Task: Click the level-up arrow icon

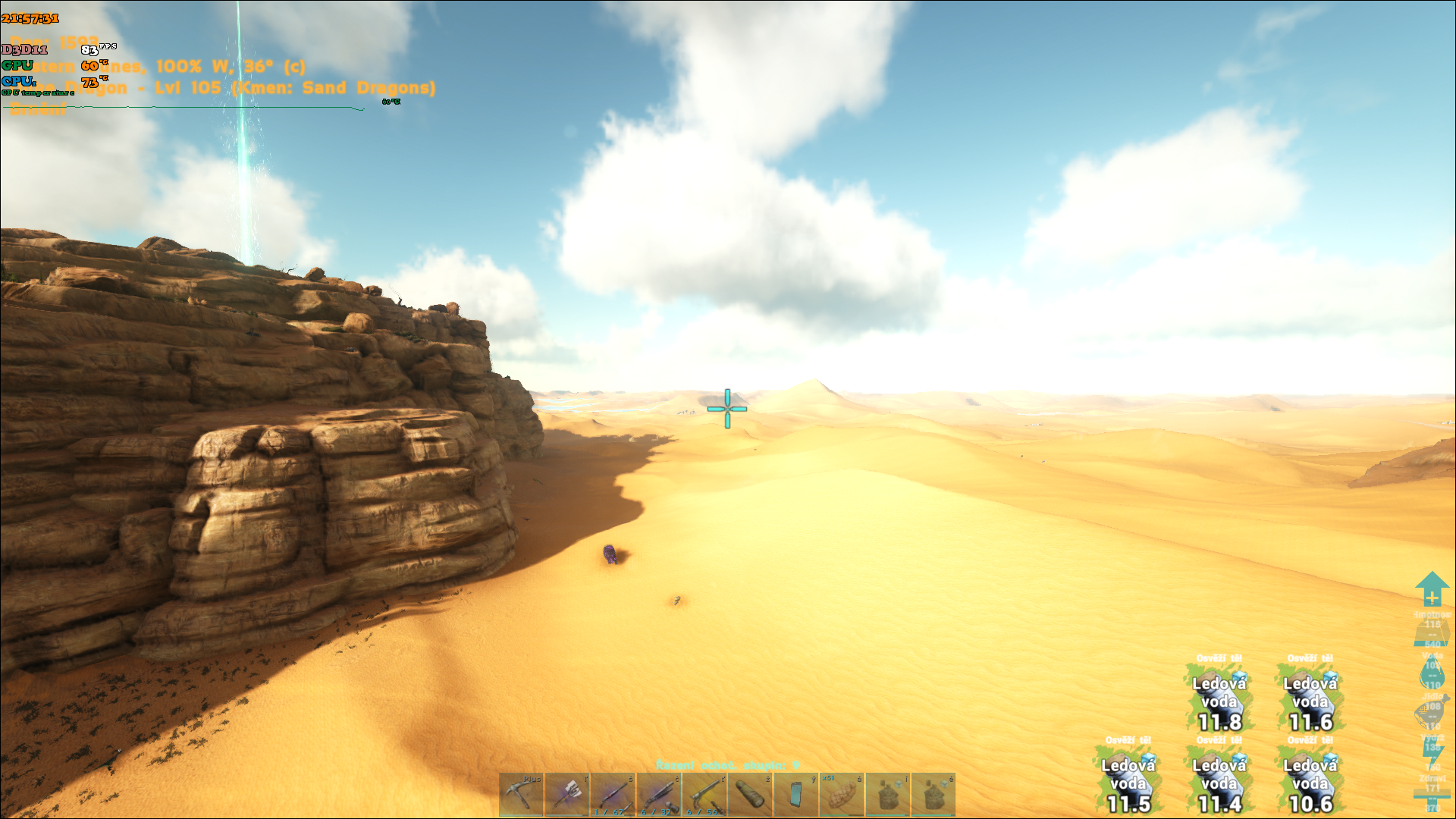Action: [1432, 589]
